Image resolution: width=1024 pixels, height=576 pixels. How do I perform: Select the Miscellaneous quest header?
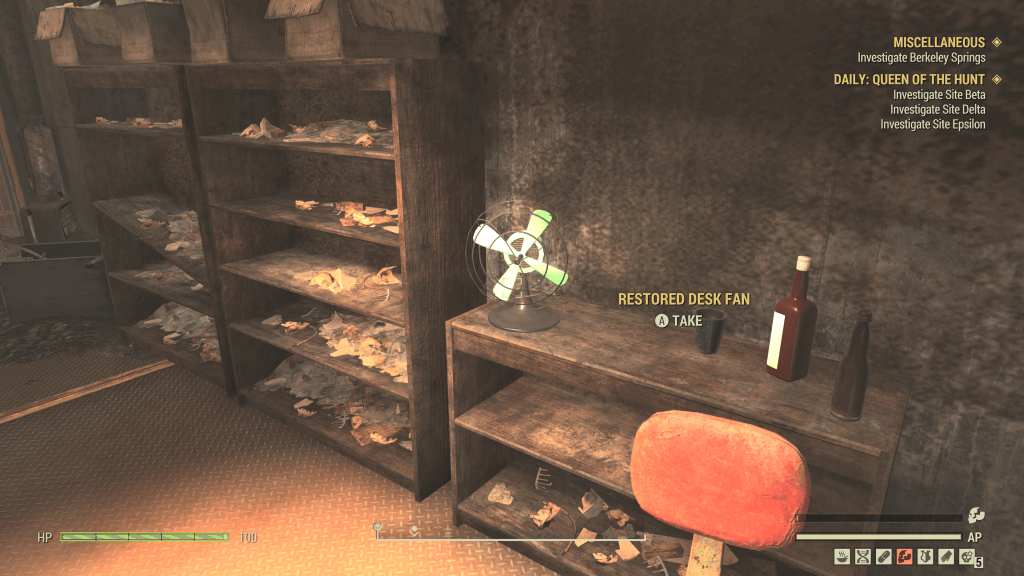[x=939, y=43]
